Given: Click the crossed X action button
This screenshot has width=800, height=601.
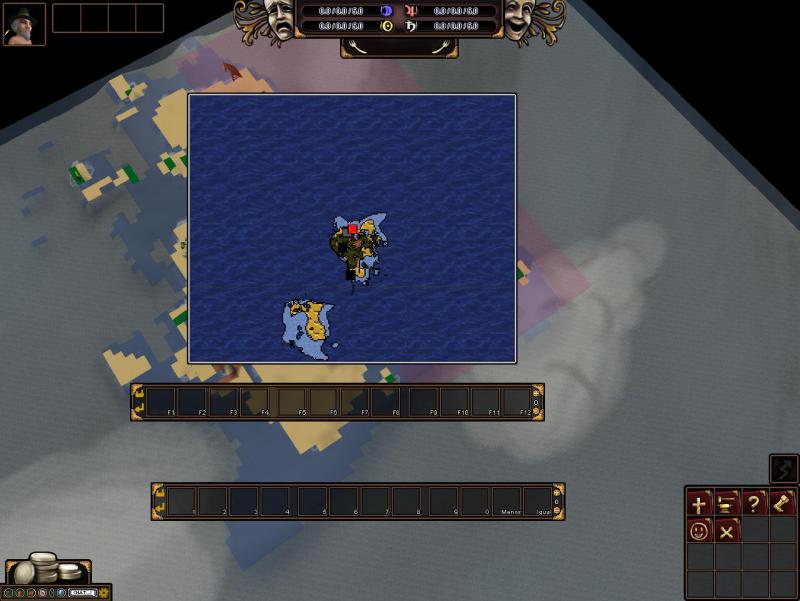Looking at the screenshot, I should pos(727,531).
